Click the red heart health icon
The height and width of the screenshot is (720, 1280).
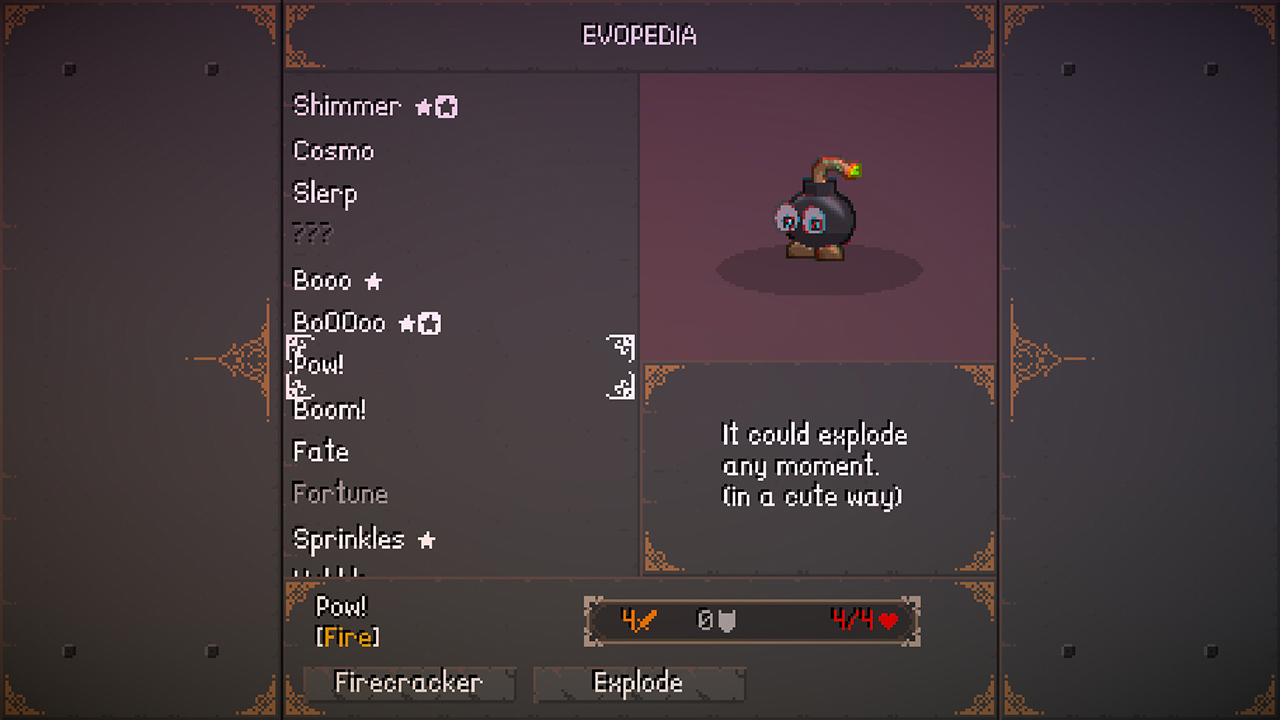click(886, 620)
